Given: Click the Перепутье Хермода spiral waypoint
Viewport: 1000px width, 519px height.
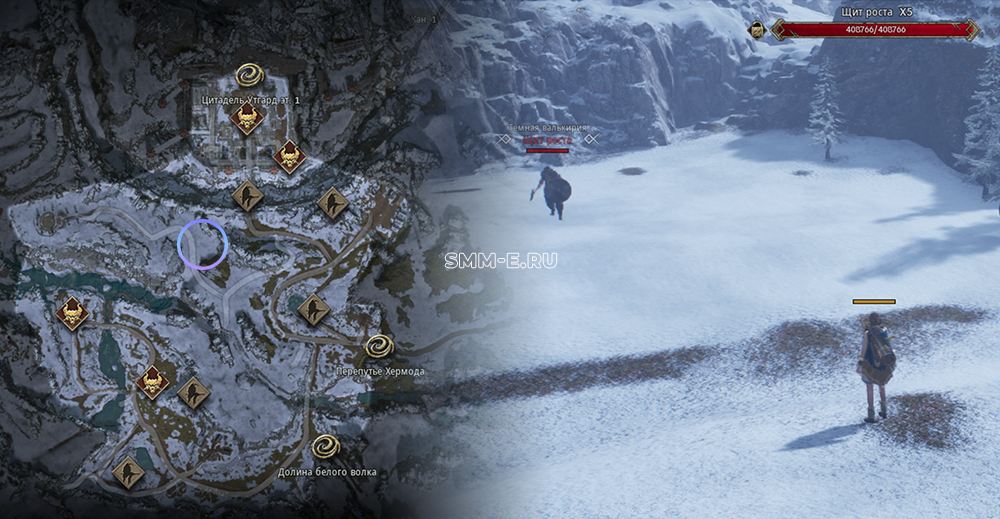Looking at the screenshot, I should coord(379,346).
